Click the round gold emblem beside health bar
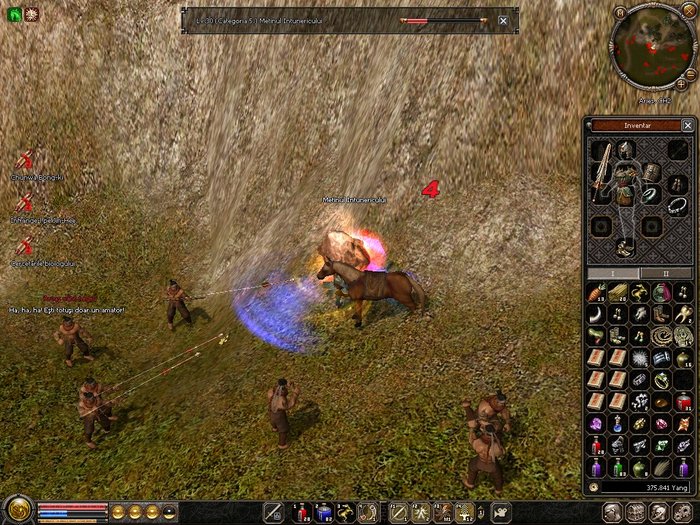 [x=16, y=509]
